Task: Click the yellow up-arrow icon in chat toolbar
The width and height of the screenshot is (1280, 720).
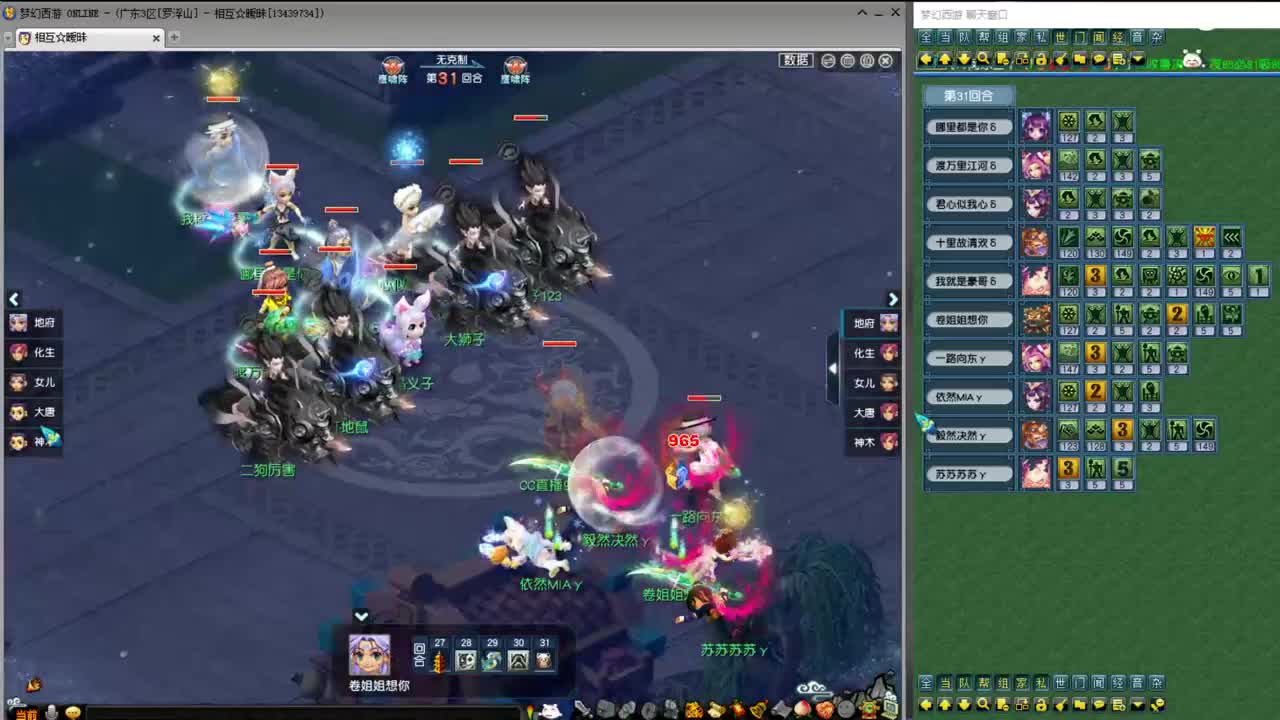Action: click(944, 60)
